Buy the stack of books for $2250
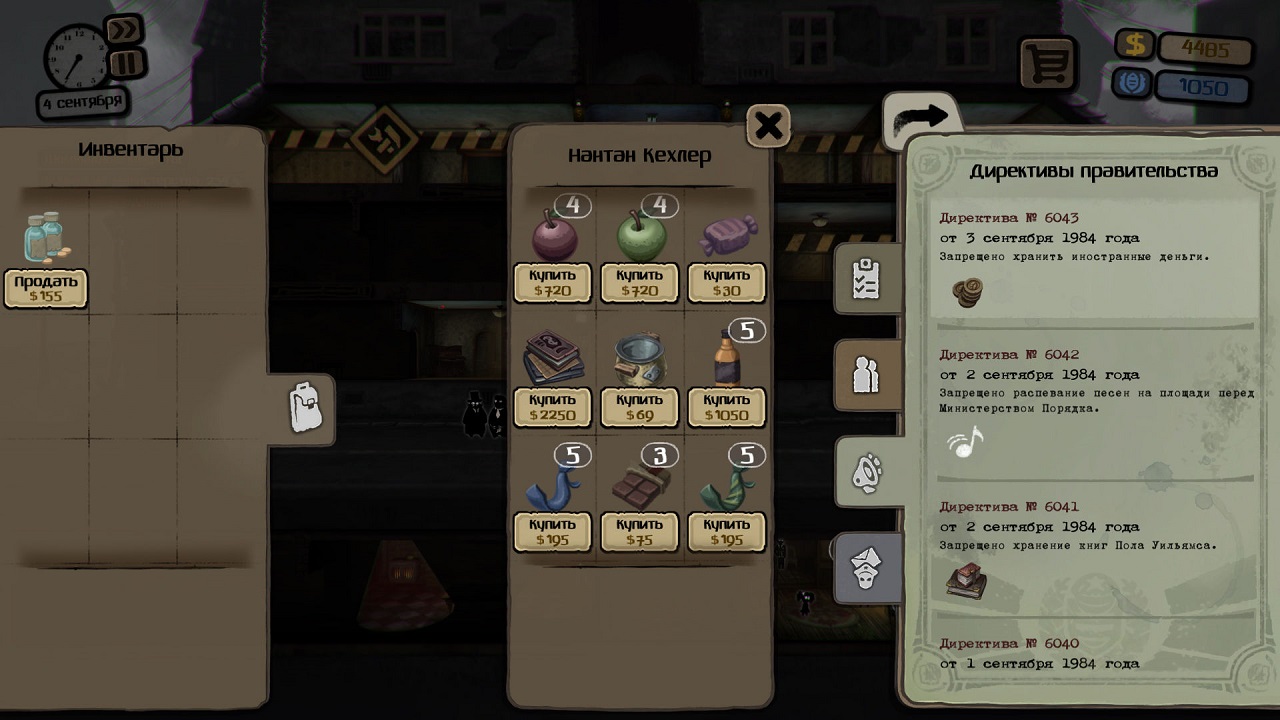Image resolution: width=1280 pixels, height=720 pixels. 553,408
